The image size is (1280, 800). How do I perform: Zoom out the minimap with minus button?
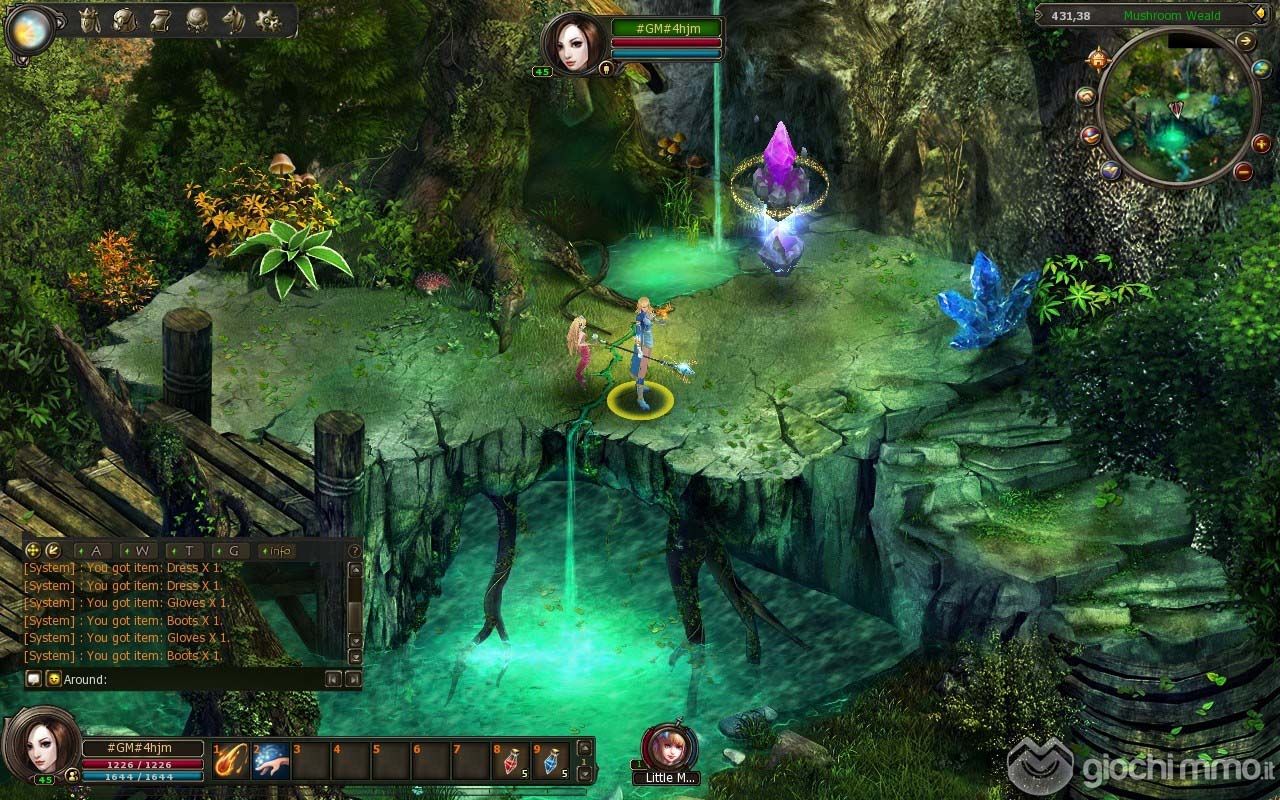(1243, 172)
